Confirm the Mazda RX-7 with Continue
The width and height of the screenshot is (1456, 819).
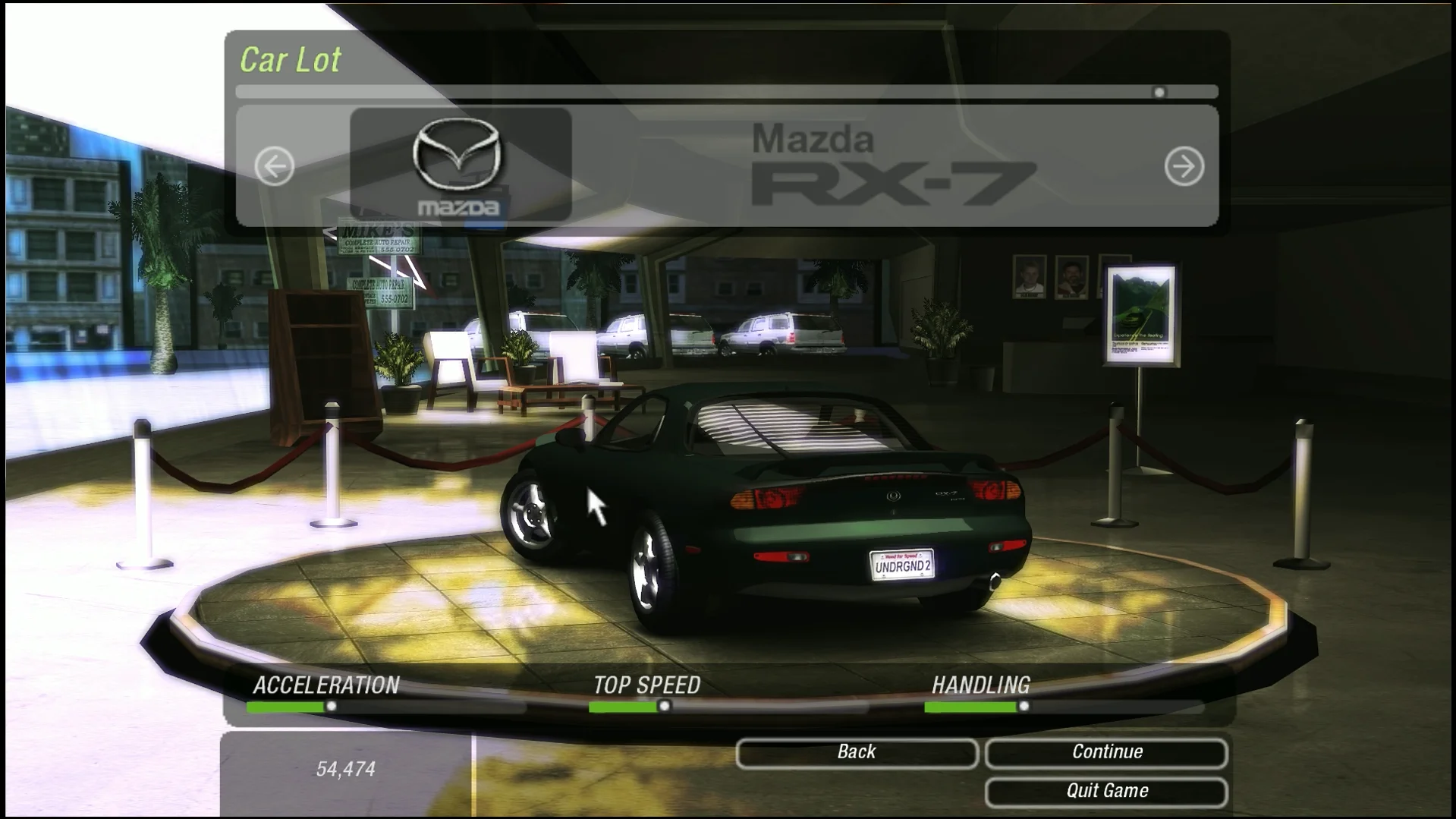coord(1106,752)
